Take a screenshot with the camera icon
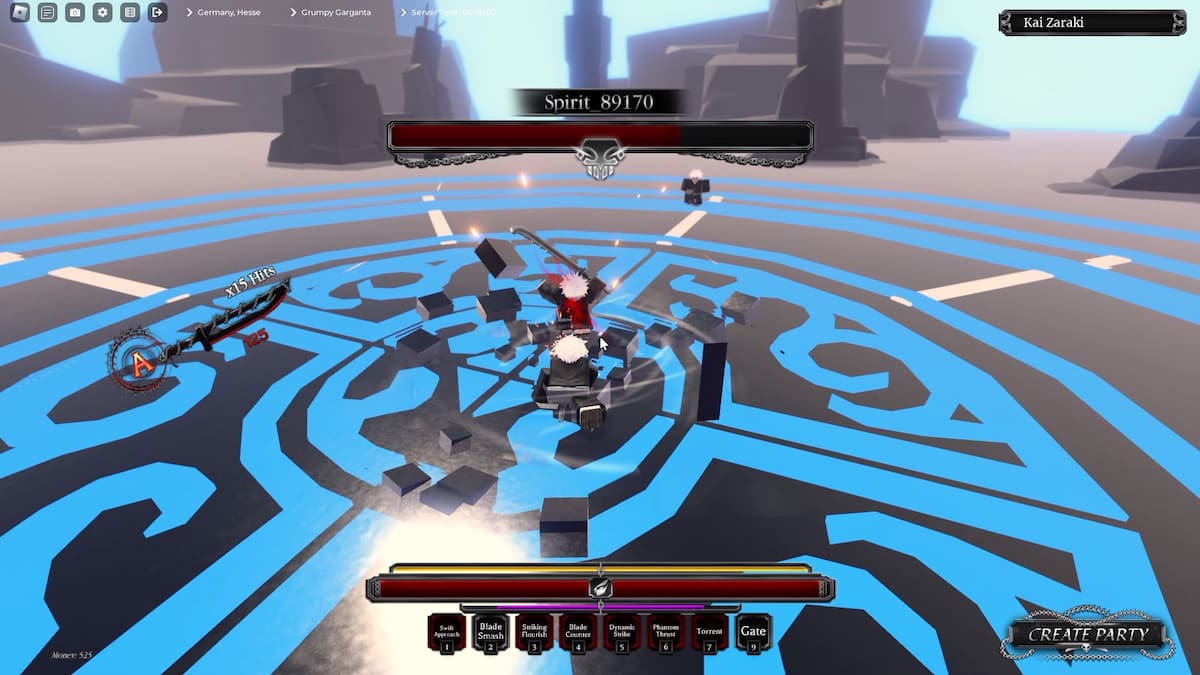 pos(75,12)
